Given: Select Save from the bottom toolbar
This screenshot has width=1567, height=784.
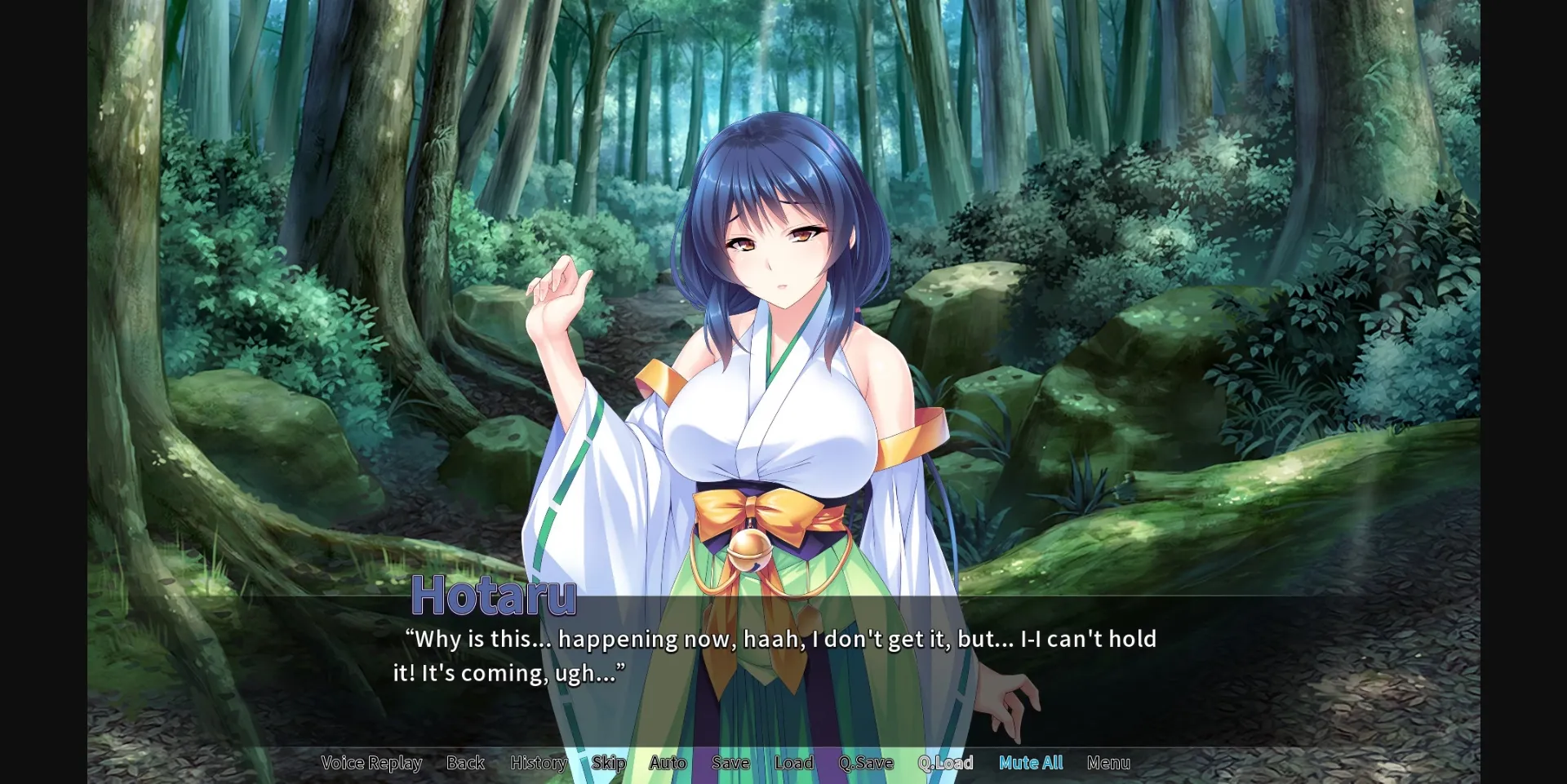Looking at the screenshot, I should pyautogui.click(x=730, y=763).
